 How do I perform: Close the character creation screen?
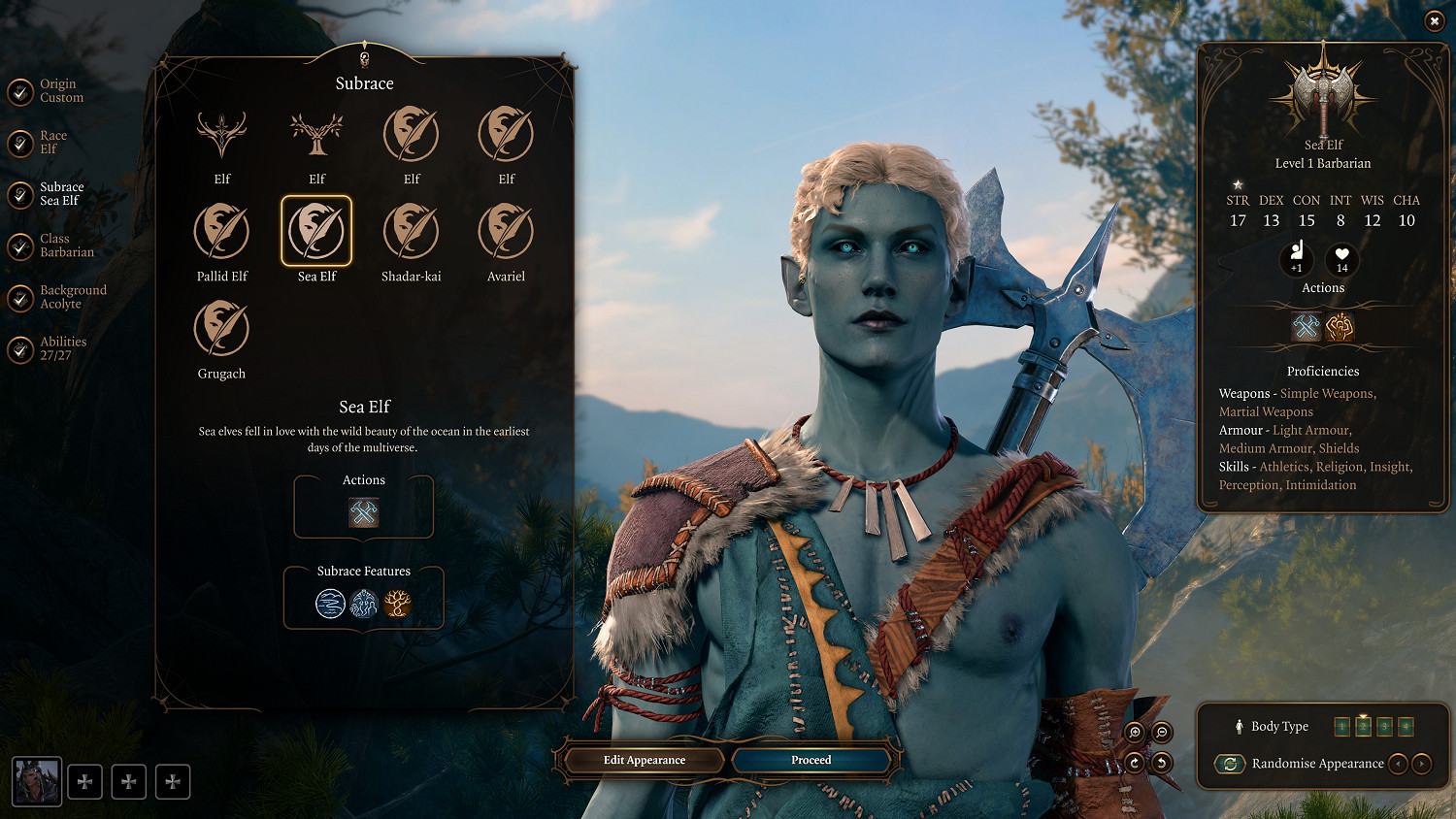[x=1434, y=21]
